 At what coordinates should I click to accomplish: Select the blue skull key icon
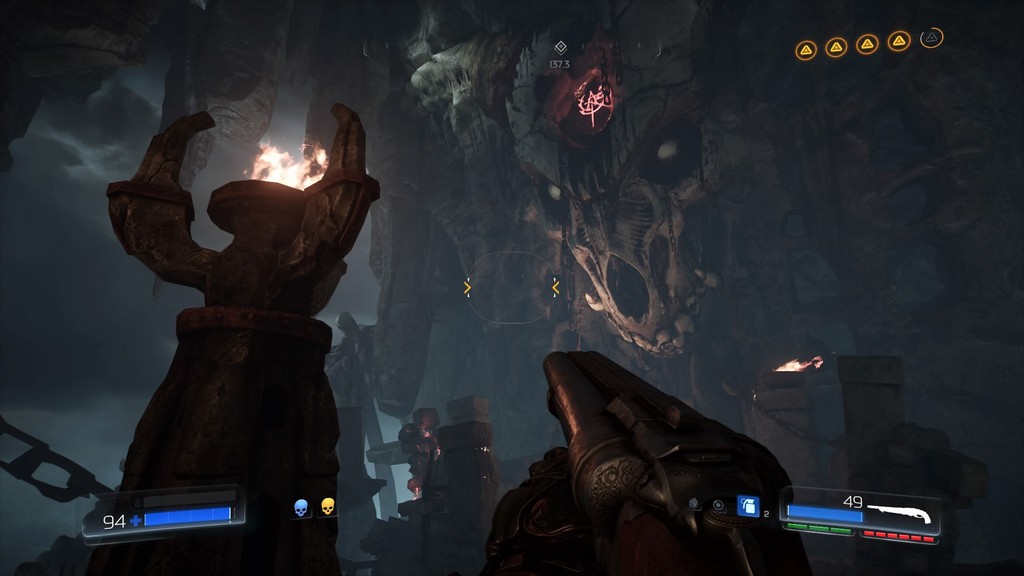point(300,509)
